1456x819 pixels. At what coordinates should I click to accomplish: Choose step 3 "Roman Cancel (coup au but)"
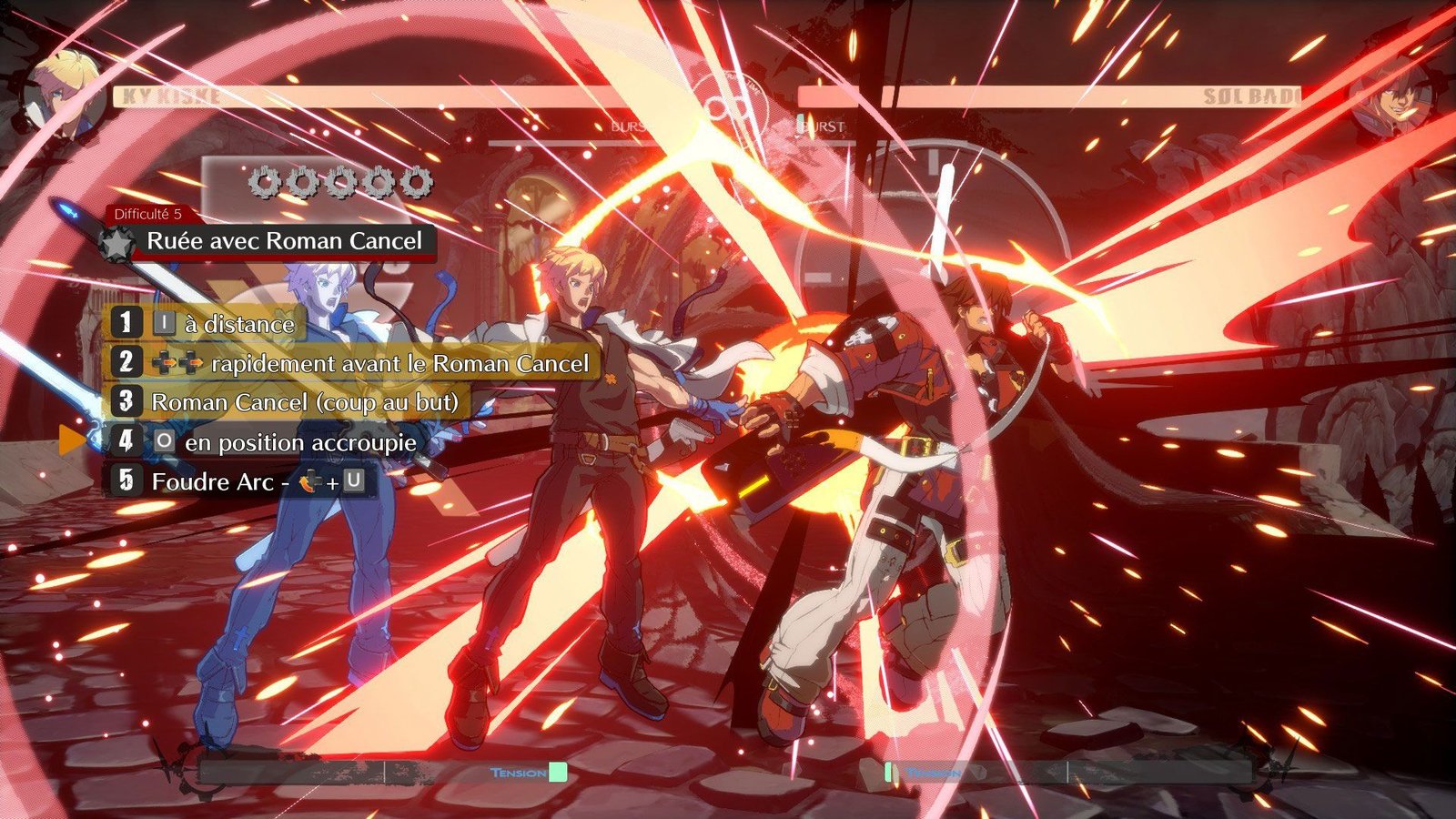289,402
